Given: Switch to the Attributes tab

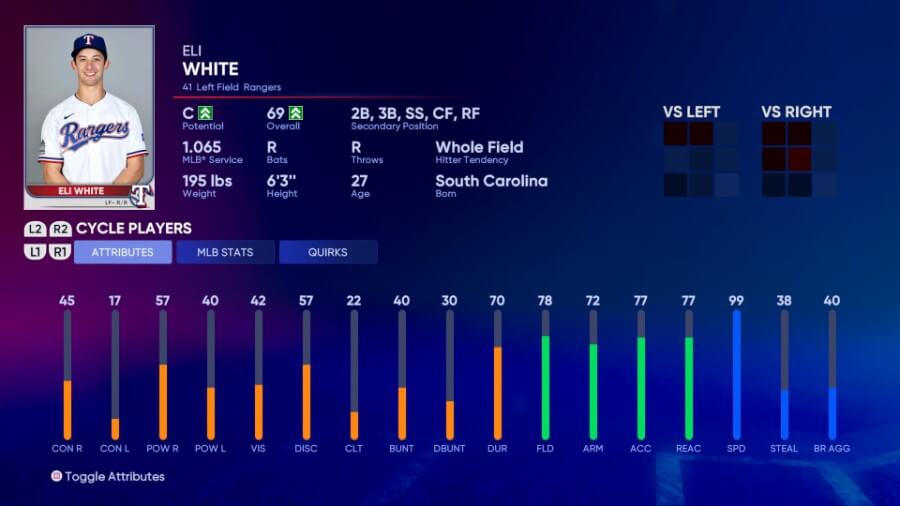Looking at the screenshot, I should 123,252.
